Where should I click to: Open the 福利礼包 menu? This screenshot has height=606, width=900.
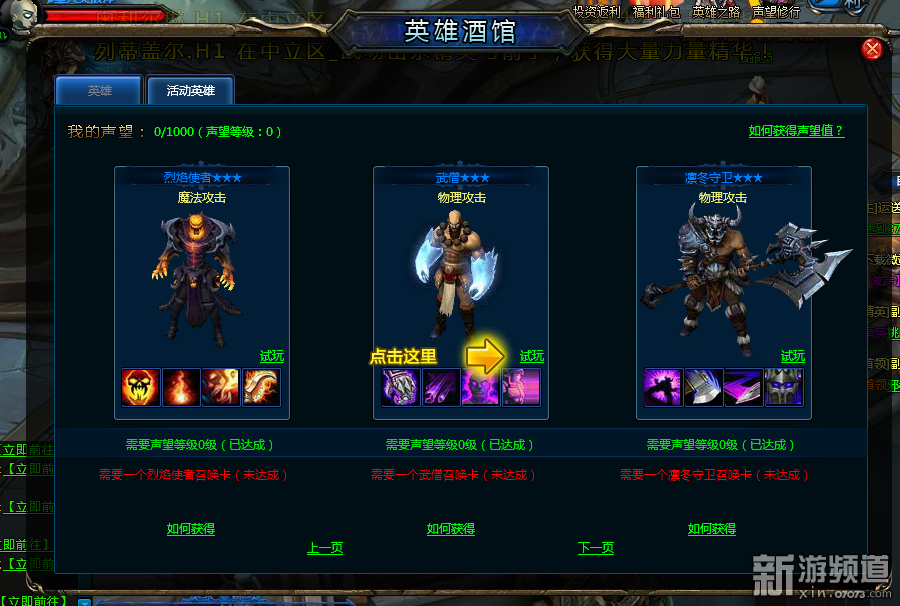click(x=659, y=12)
